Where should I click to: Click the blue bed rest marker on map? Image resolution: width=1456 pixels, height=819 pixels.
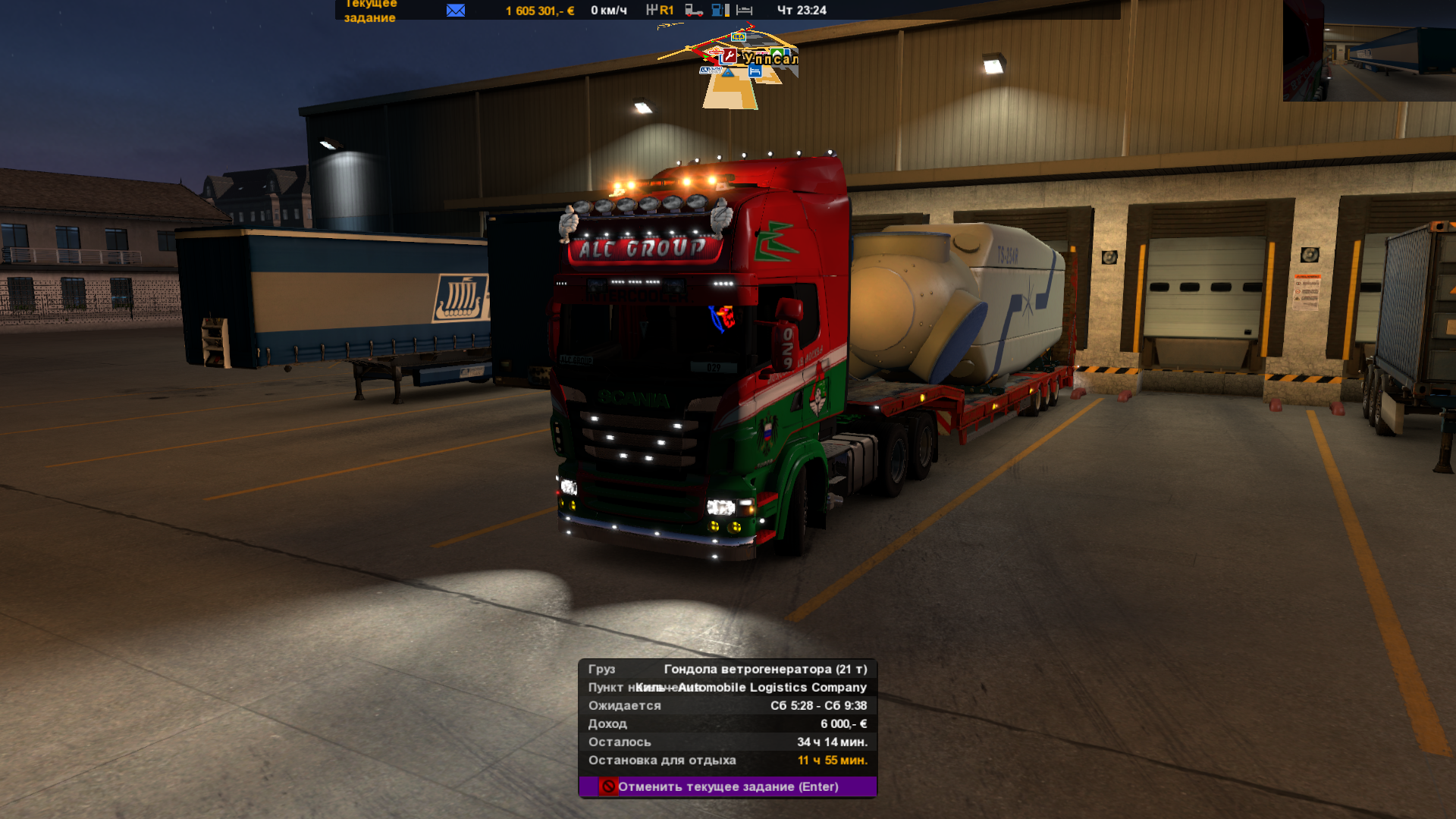pyautogui.click(x=755, y=71)
